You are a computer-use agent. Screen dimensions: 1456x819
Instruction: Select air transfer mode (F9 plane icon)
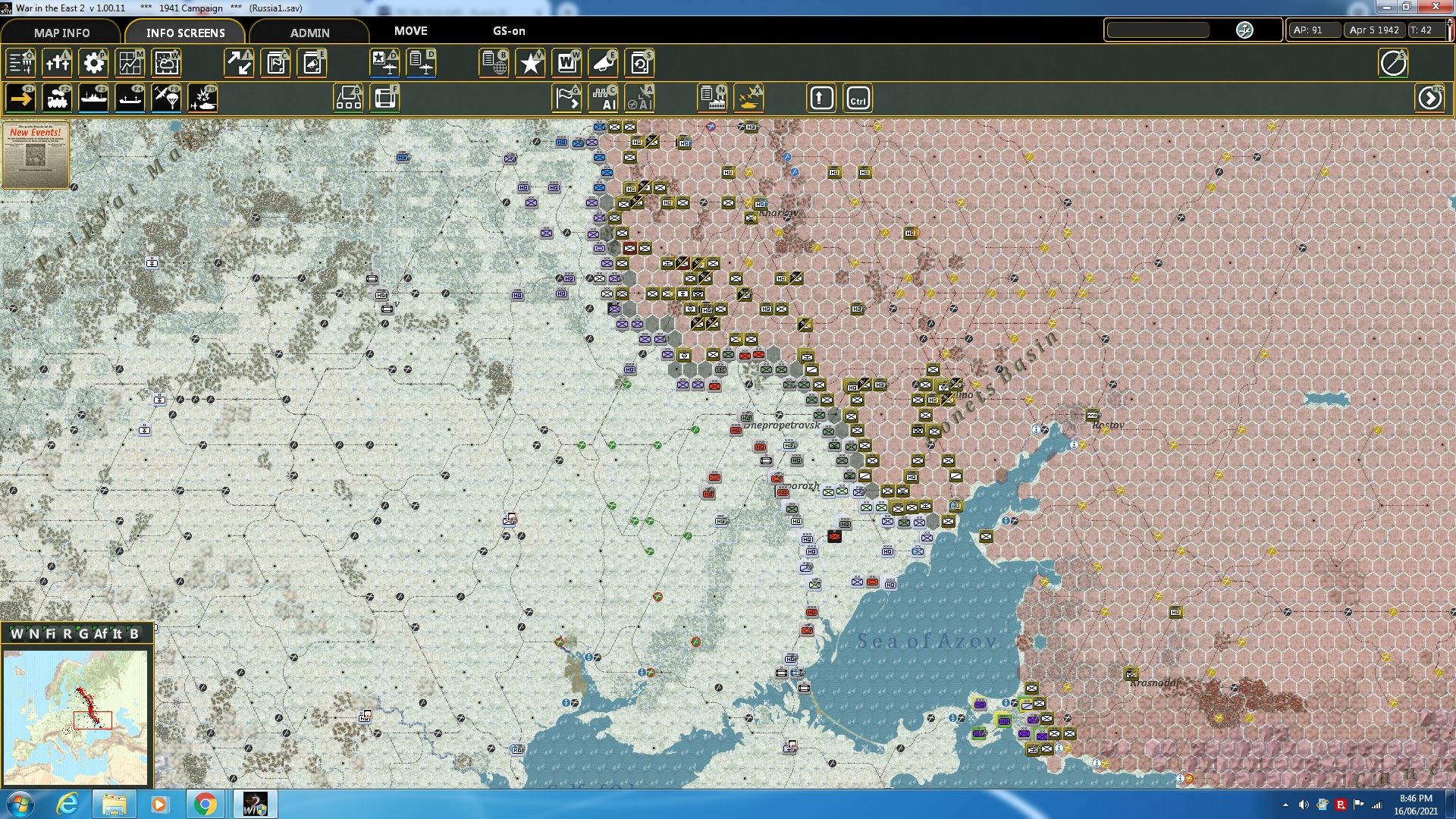click(x=166, y=98)
